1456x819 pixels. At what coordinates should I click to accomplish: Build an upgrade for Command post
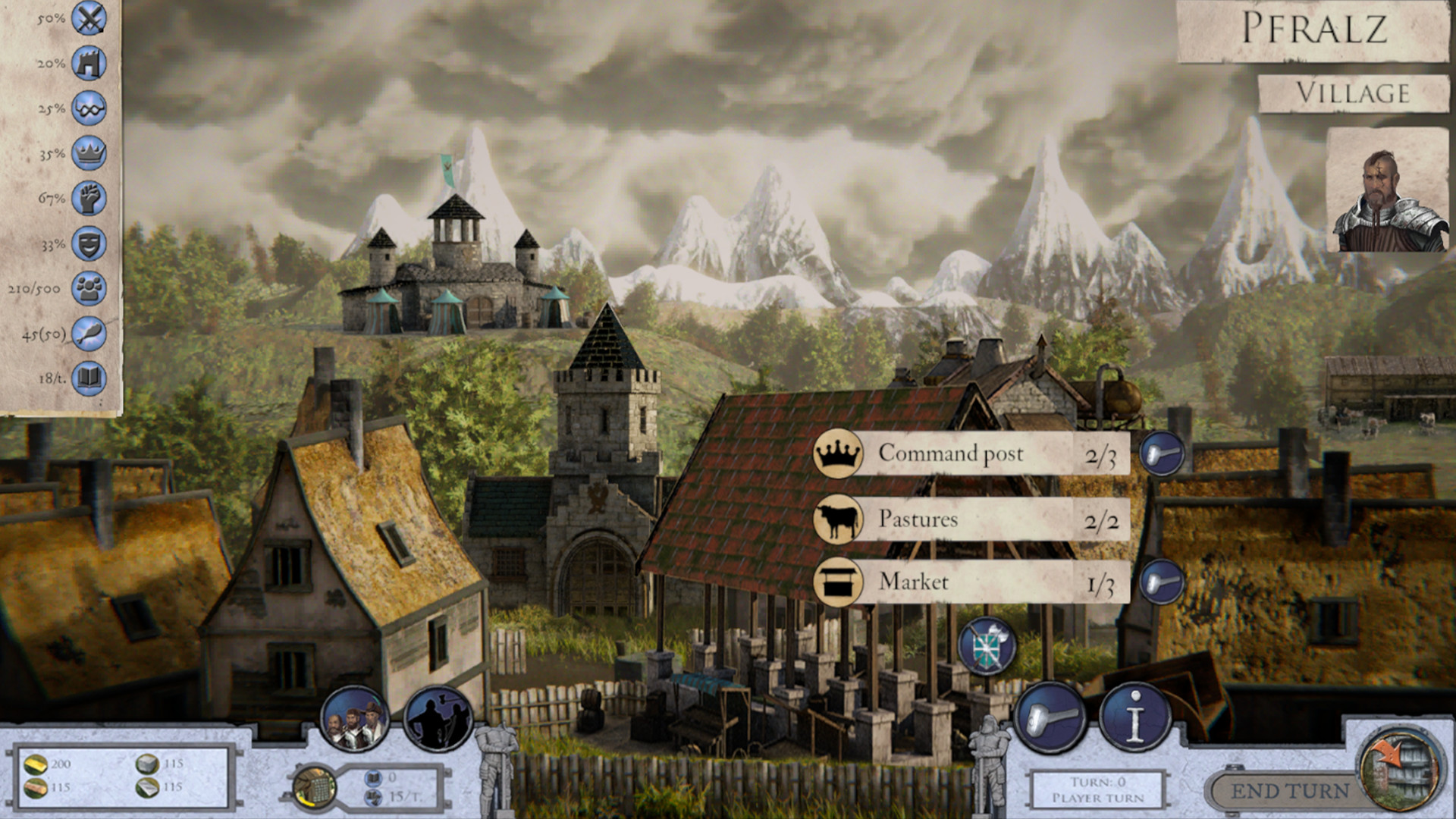tap(1161, 453)
